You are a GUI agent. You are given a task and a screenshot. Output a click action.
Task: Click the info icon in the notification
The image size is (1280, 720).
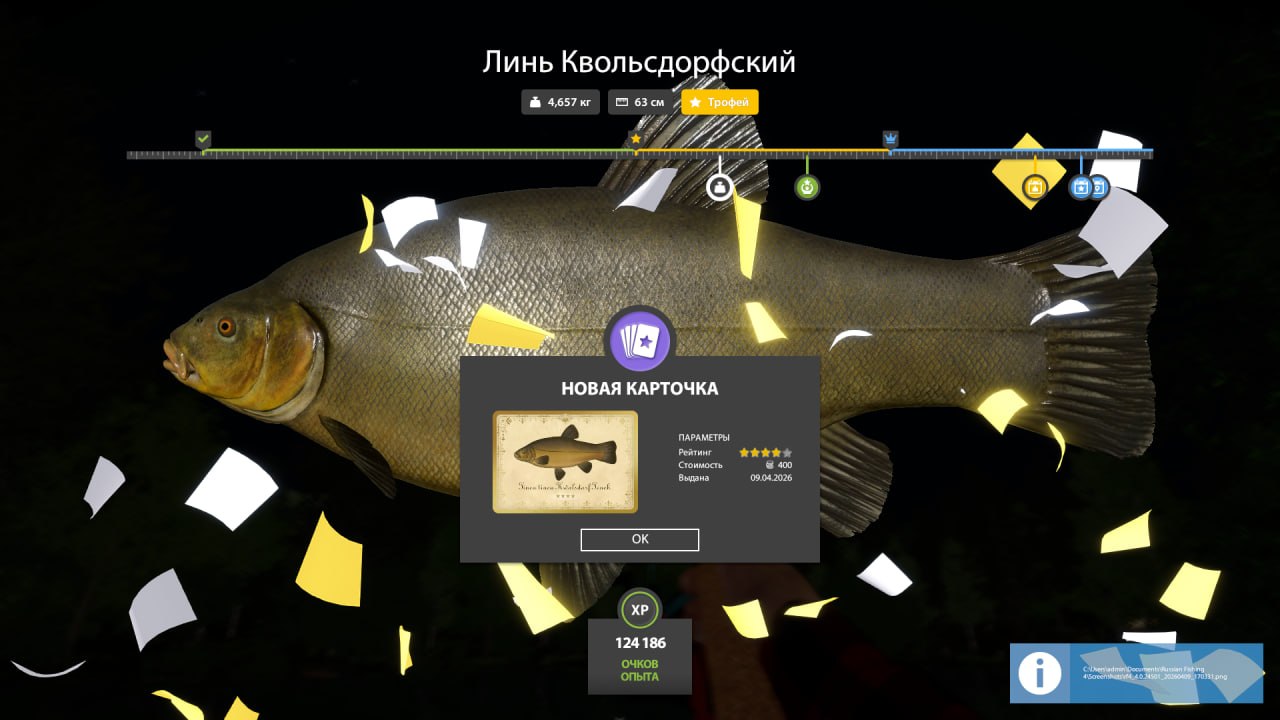click(1039, 673)
